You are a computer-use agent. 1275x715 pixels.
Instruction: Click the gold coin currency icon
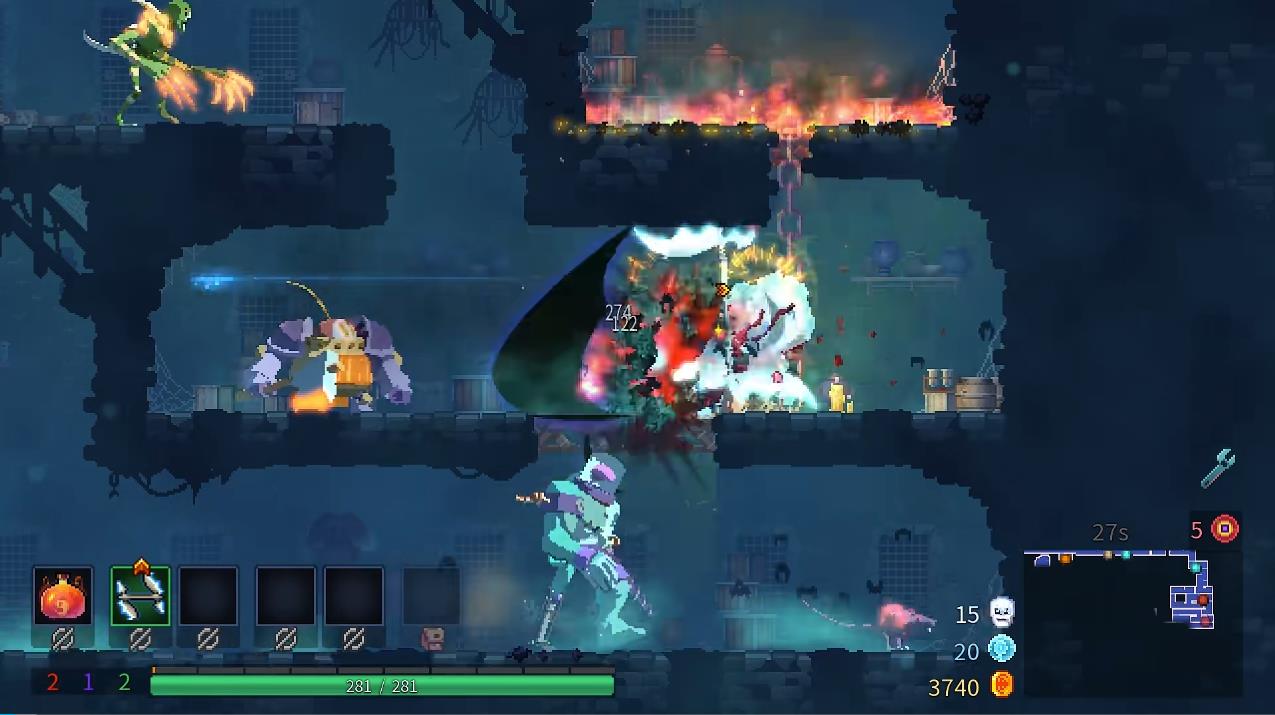pyautogui.click(x=1001, y=686)
